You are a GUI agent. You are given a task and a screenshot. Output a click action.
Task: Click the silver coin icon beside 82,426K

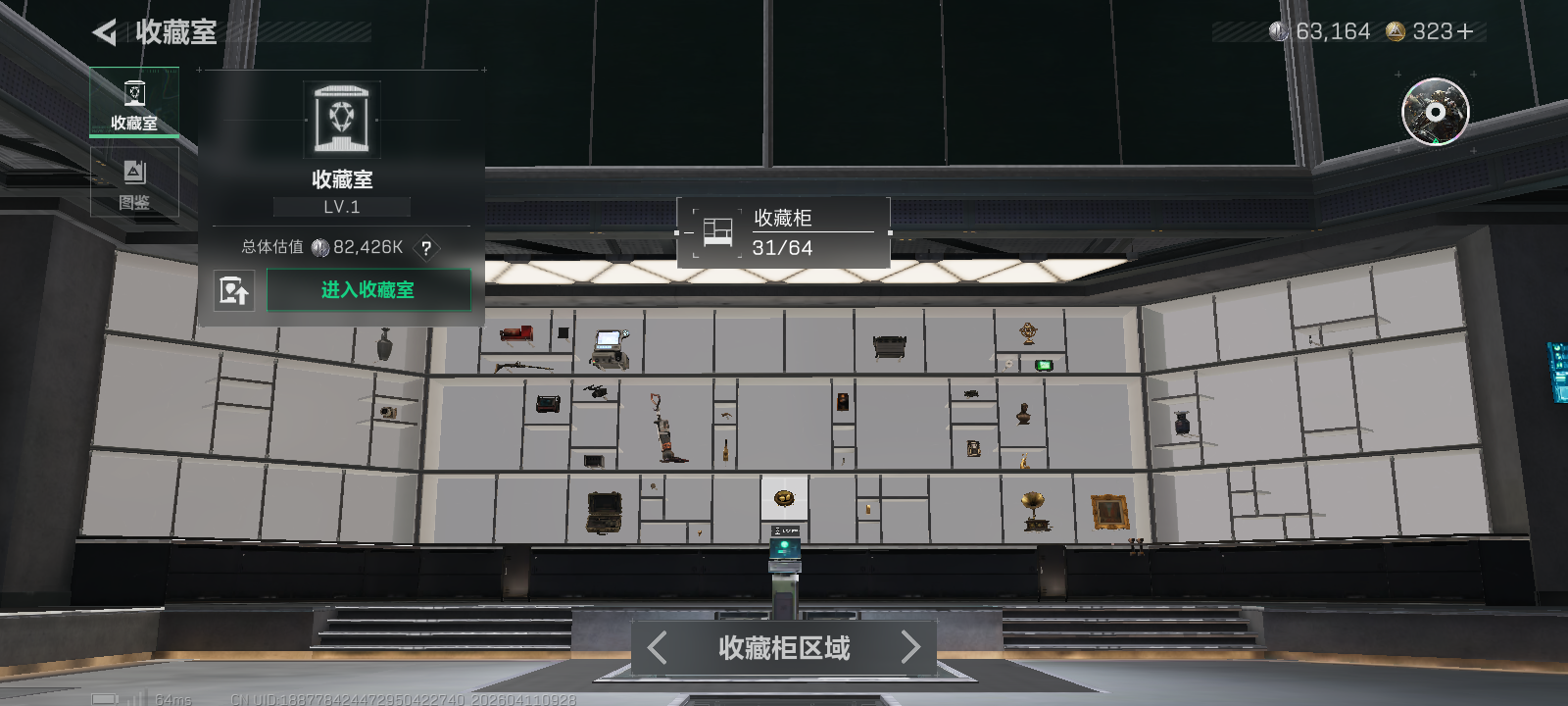pos(319,247)
